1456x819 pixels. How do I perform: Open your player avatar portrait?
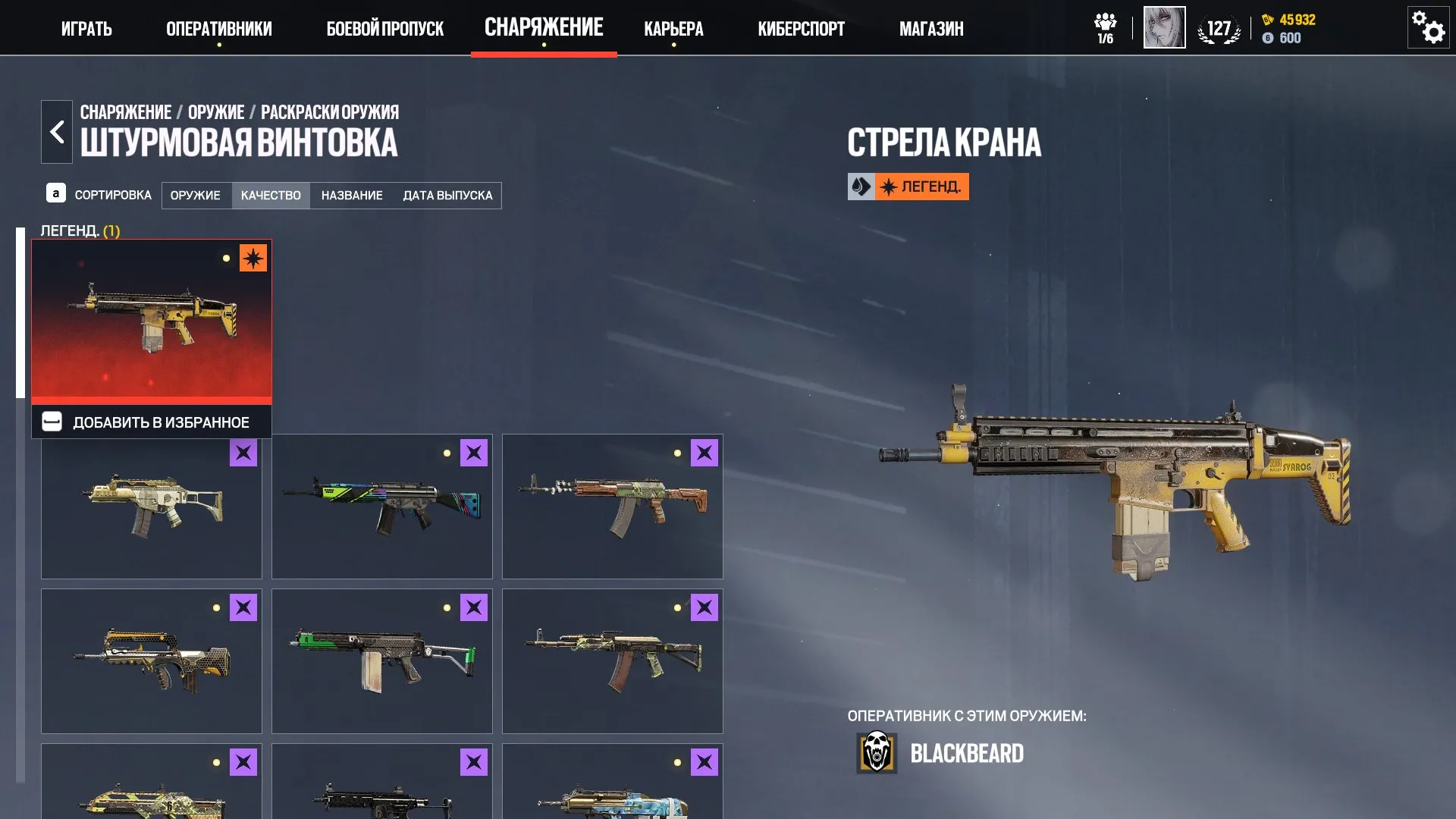[1164, 29]
